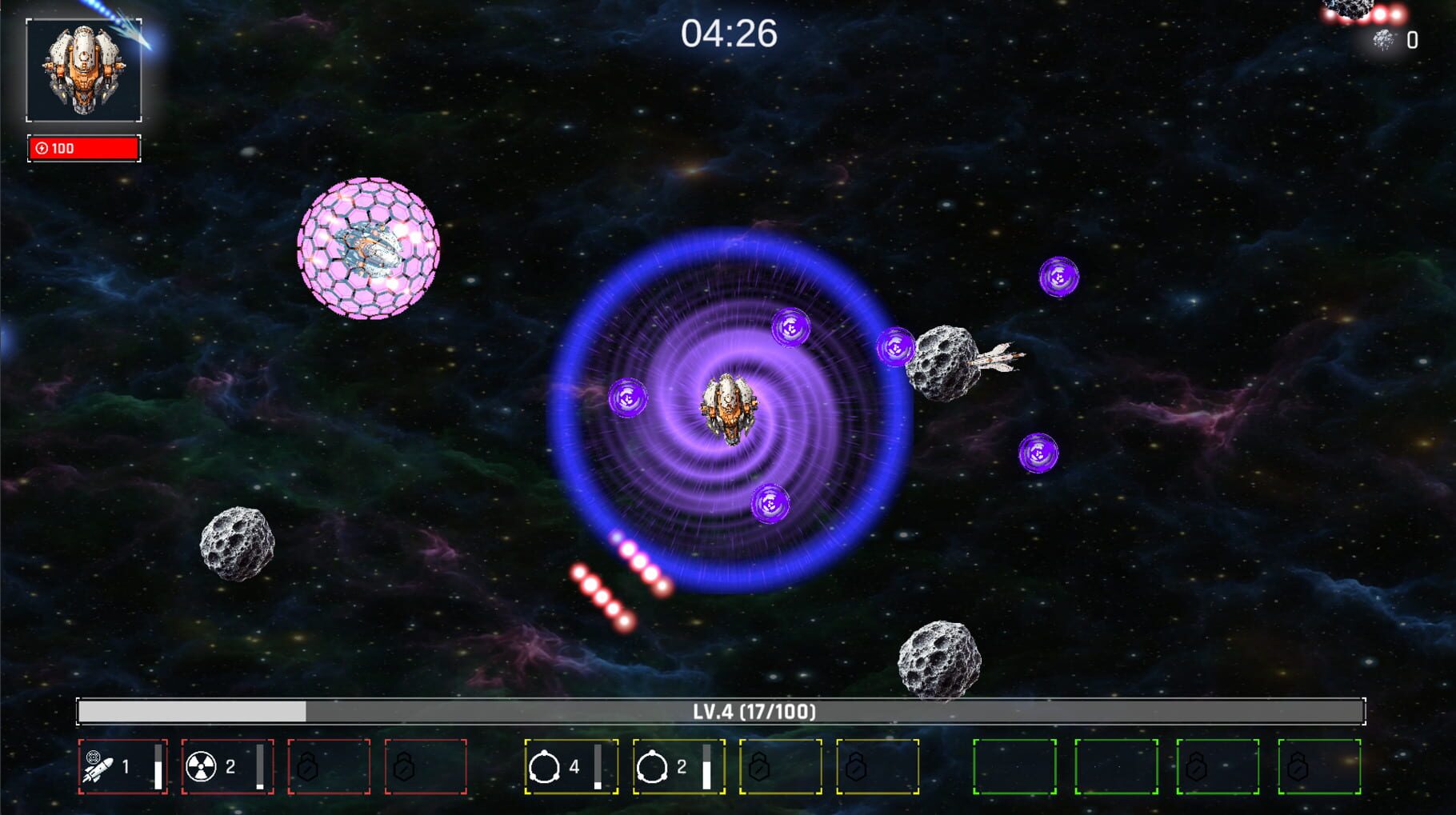1456x815 pixels.
Task: Click the red health bar showing 100
Action: [82, 148]
